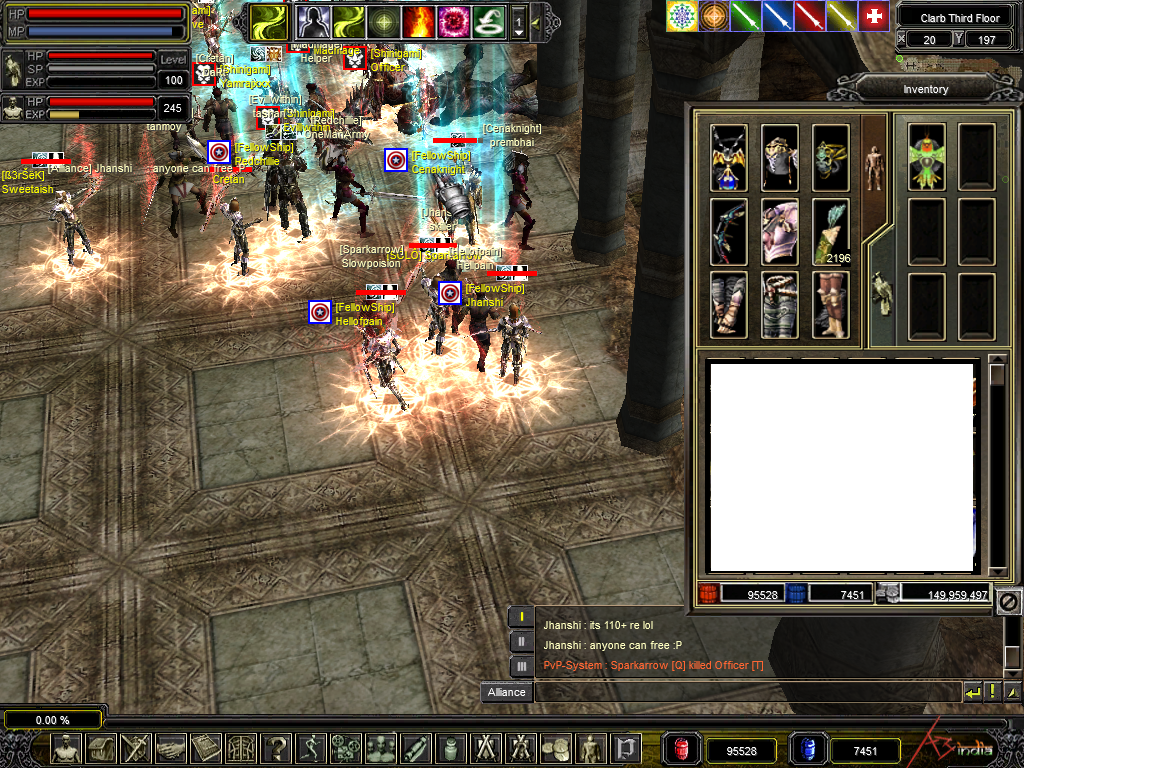Click the chat message input box
This screenshot has height=768, width=1152.
(x=748, y=692)
